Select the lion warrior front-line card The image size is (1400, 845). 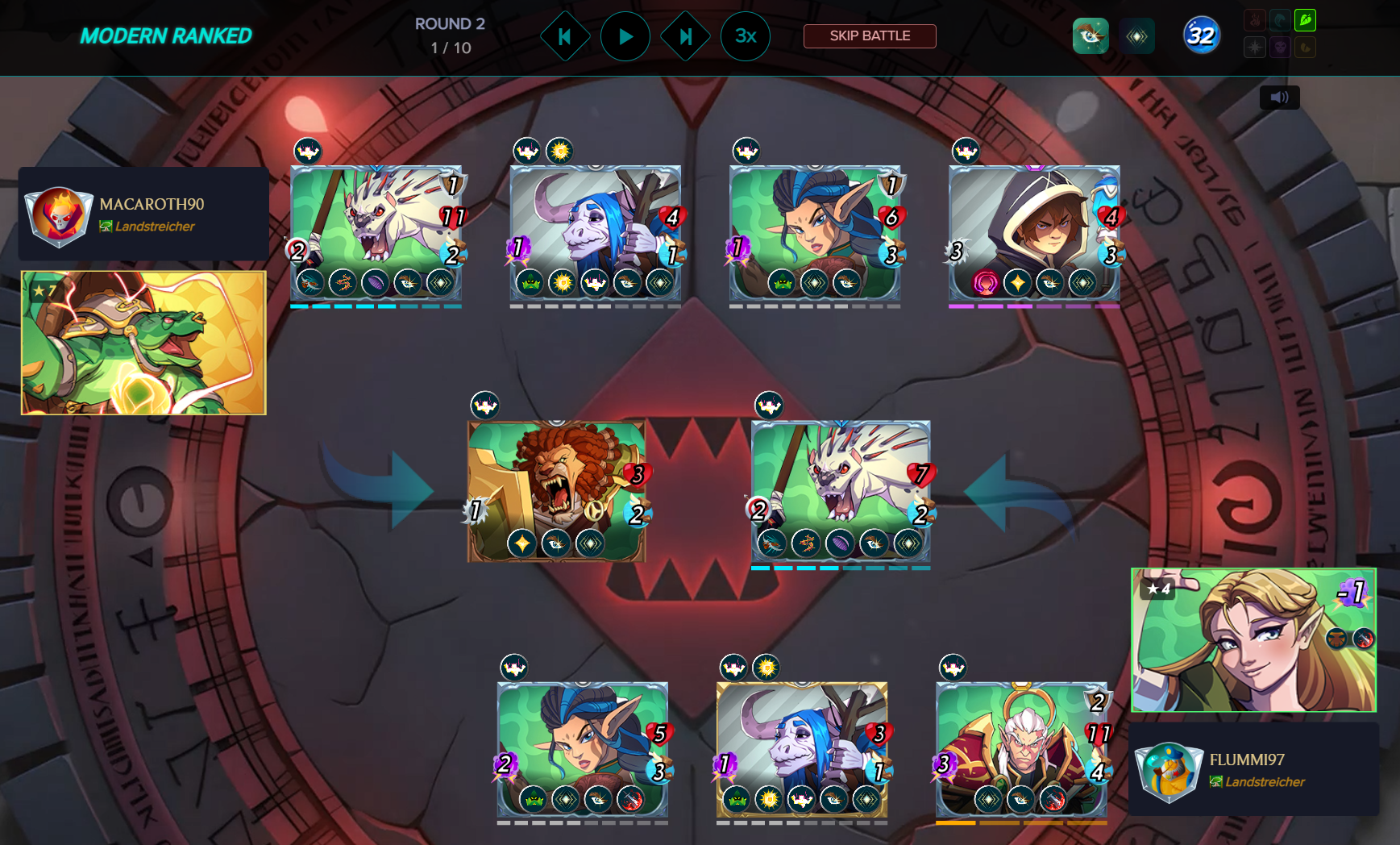tap(556, 490)
